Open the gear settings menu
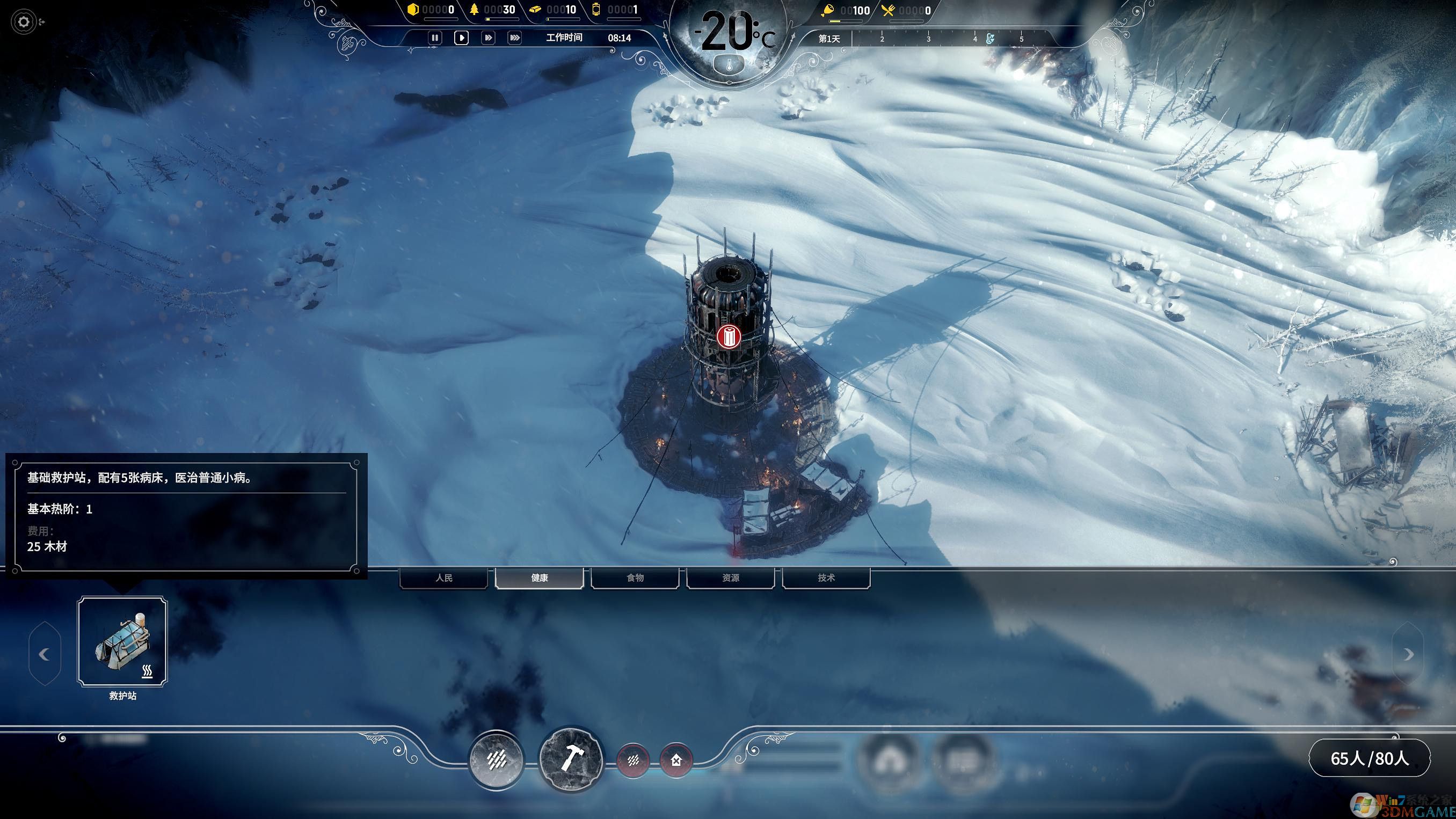1456x819 pixels. tap(24, 22)
